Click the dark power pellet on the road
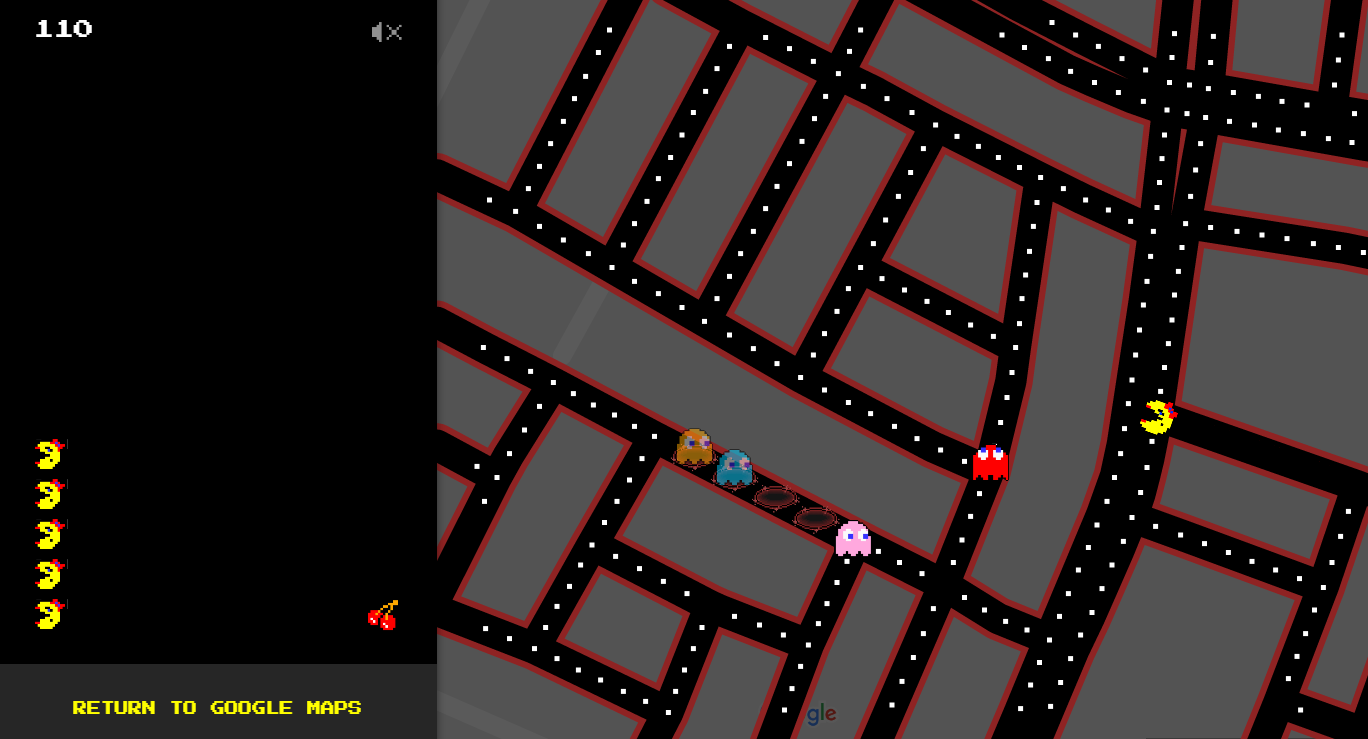 click(x=775, y=497)
